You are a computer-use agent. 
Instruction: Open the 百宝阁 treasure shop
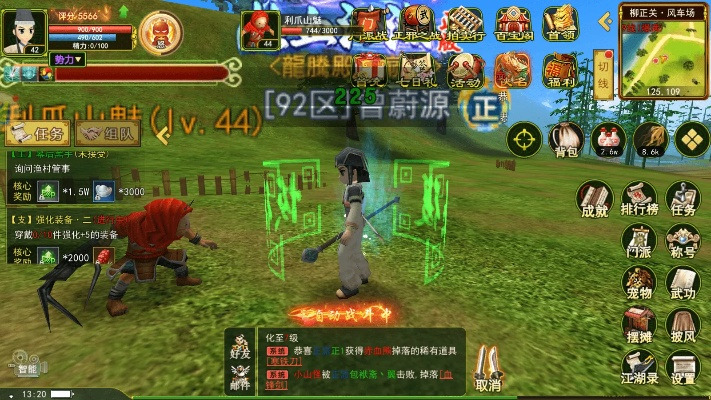click(x=512, y=24)
